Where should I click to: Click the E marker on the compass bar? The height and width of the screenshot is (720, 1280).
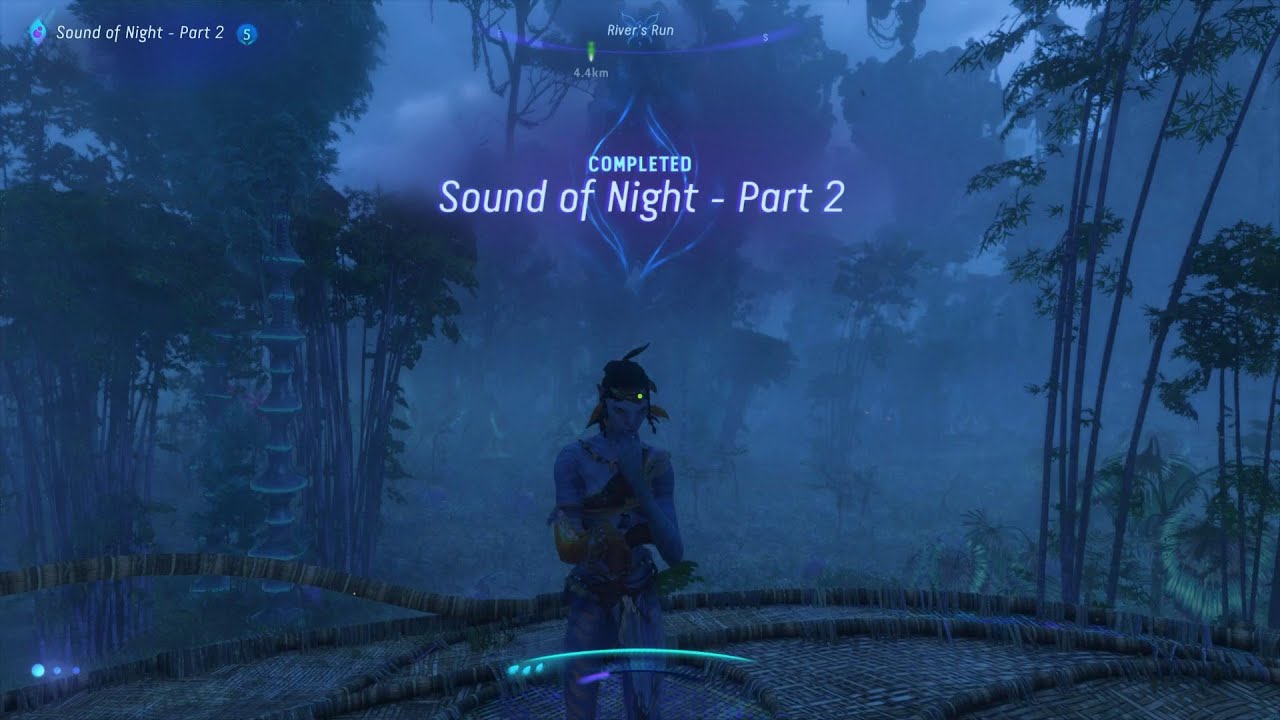tap(500, 33)
